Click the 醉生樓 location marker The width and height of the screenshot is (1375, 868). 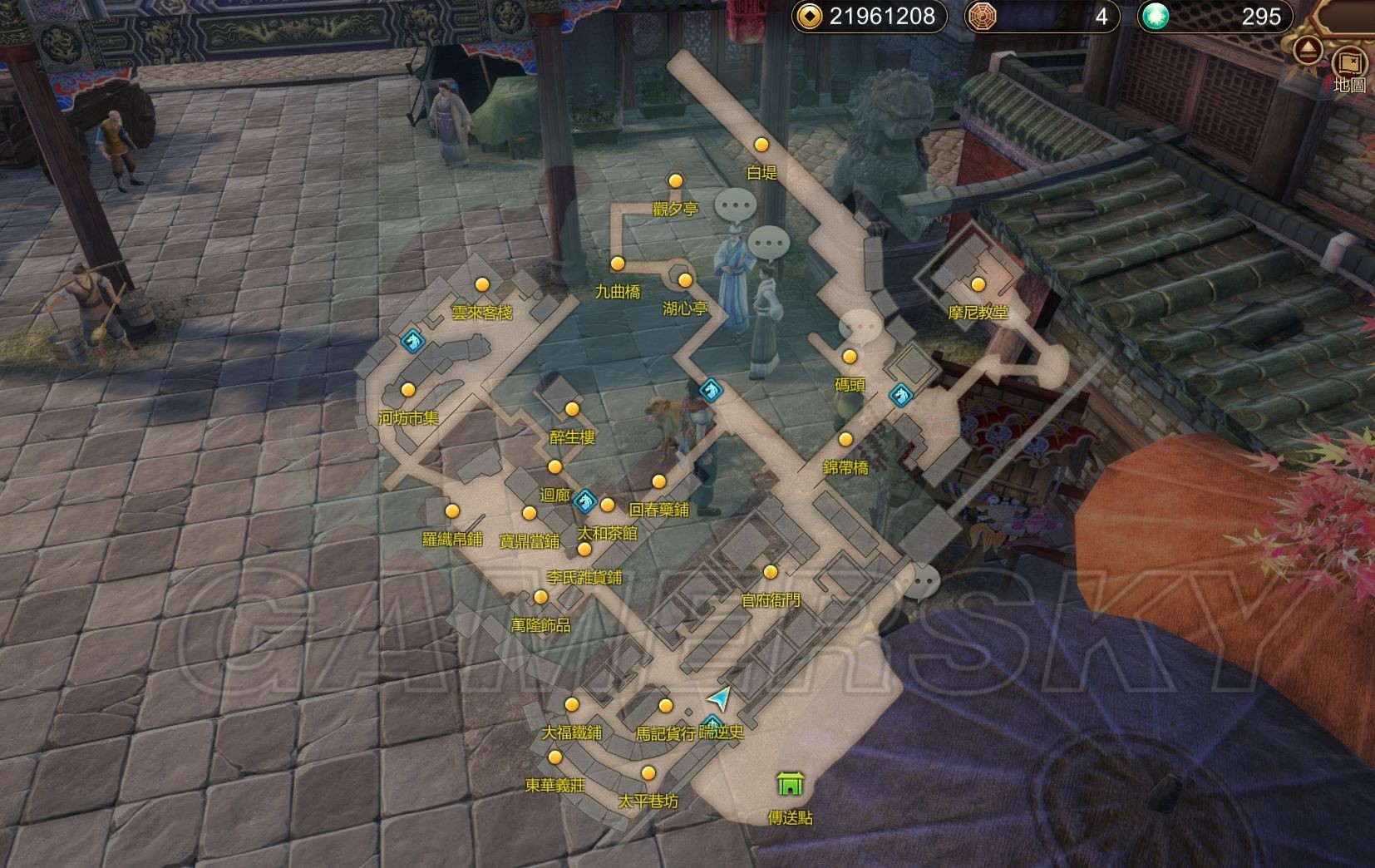pyautogui.click(x=572, y=409)
